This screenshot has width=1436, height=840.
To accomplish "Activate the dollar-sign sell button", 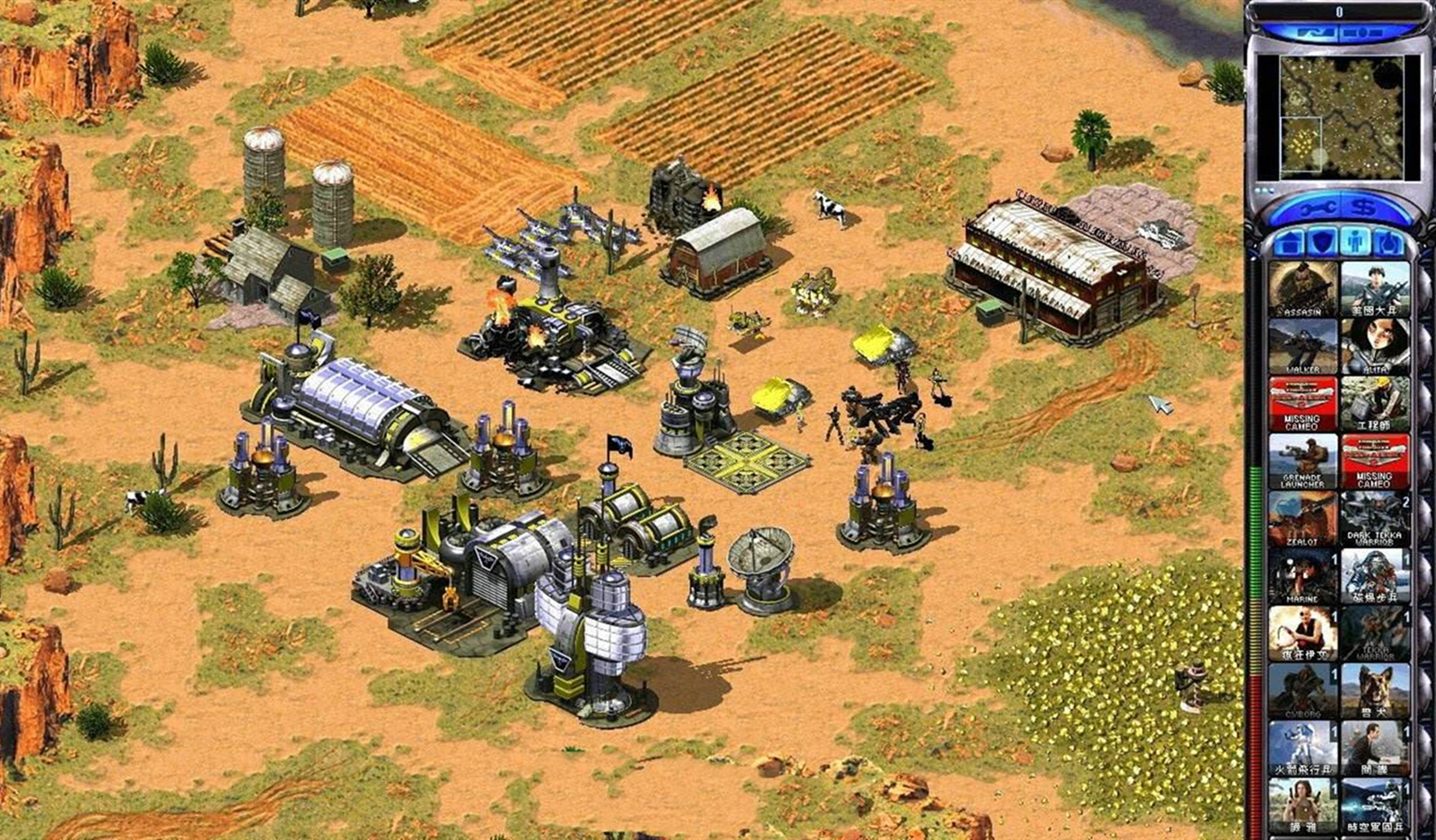I will pyautogui.click(x=1363, y=208).
